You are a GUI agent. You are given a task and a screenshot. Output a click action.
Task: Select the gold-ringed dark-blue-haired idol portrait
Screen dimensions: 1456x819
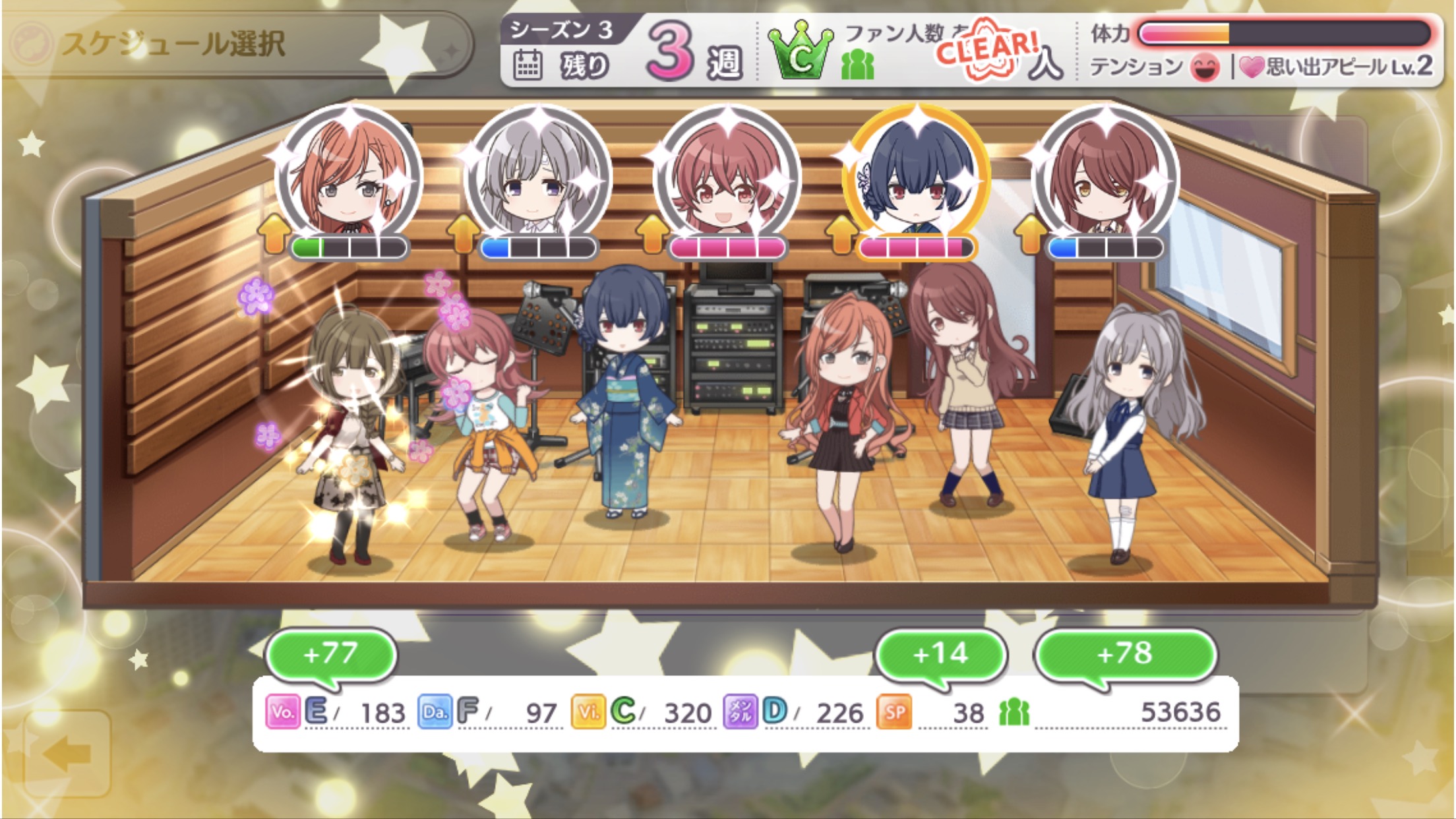(x=916, y=176)
